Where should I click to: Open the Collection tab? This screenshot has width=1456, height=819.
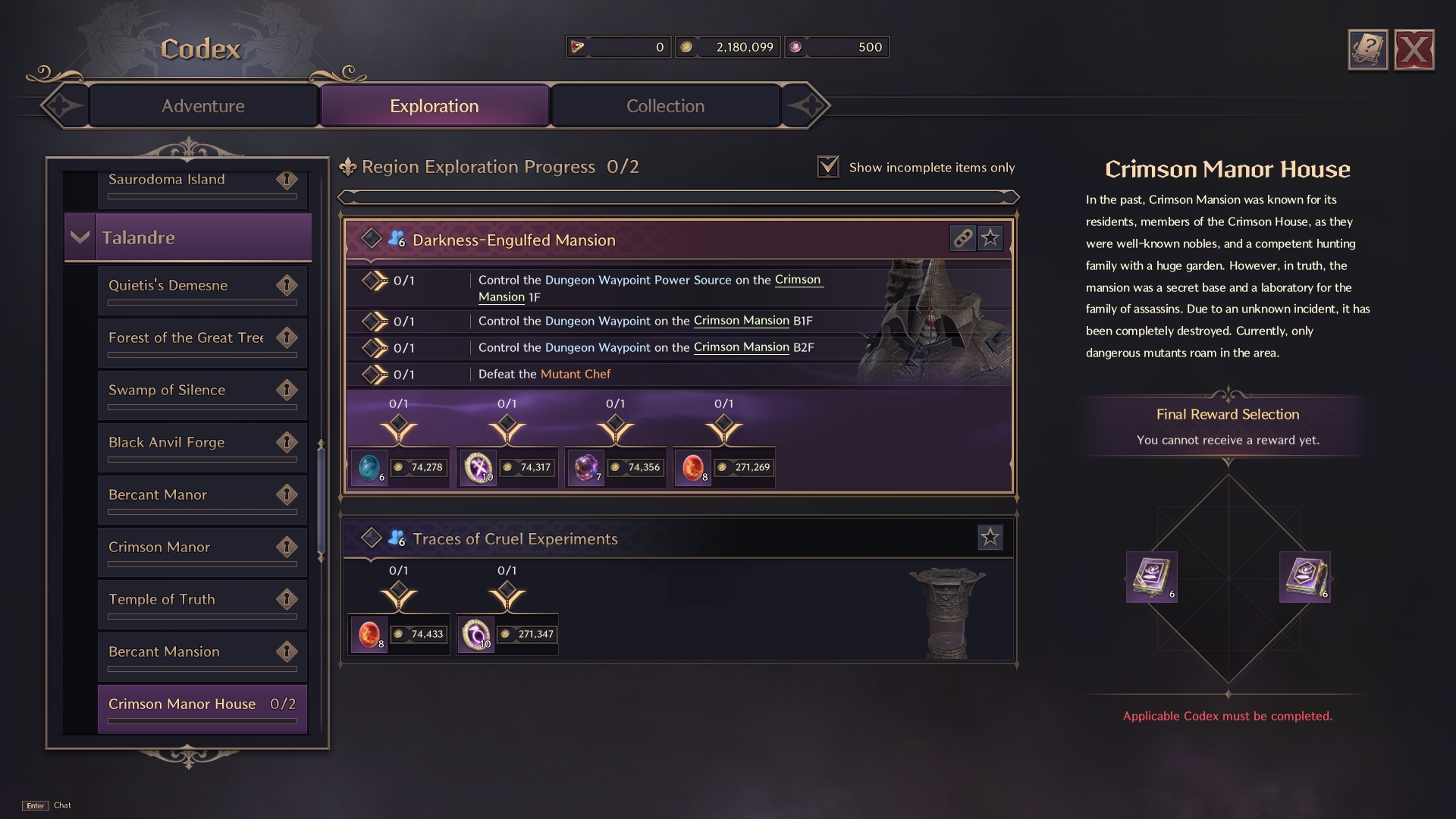[x=665, y=106]
